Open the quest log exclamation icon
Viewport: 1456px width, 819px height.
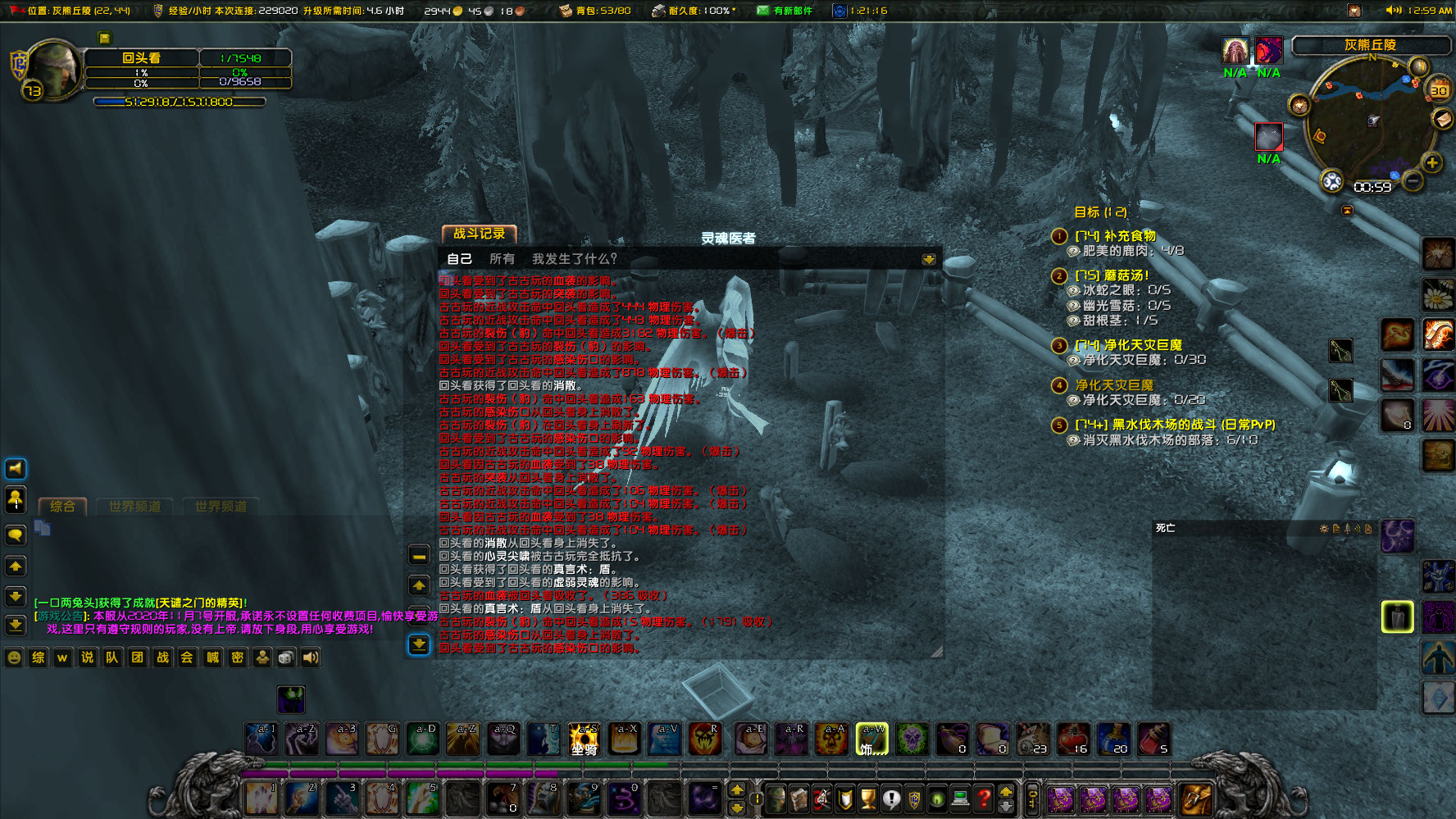point(891,799)
